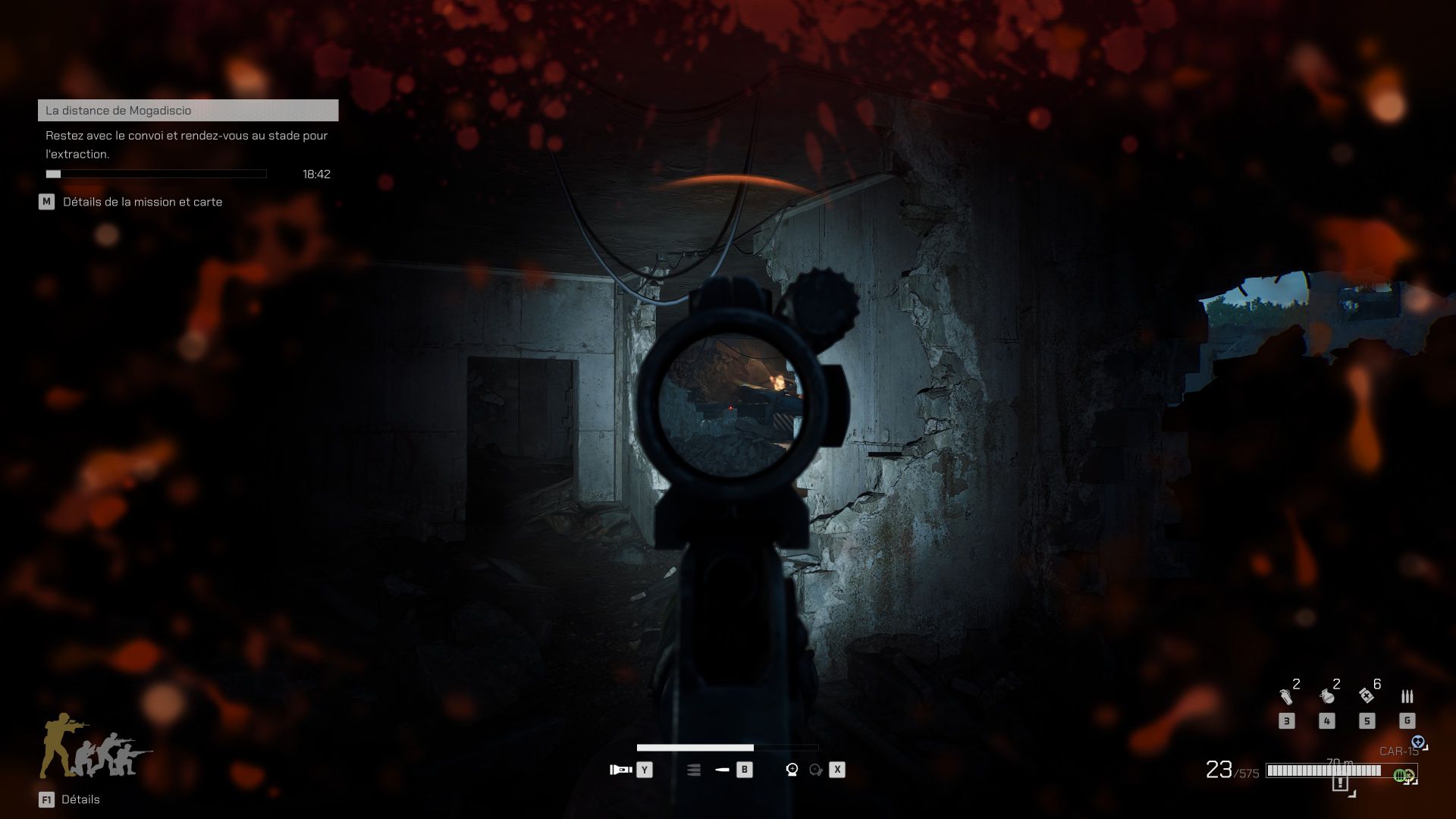Click the exclamation mark alert marker

point(1340,783)
